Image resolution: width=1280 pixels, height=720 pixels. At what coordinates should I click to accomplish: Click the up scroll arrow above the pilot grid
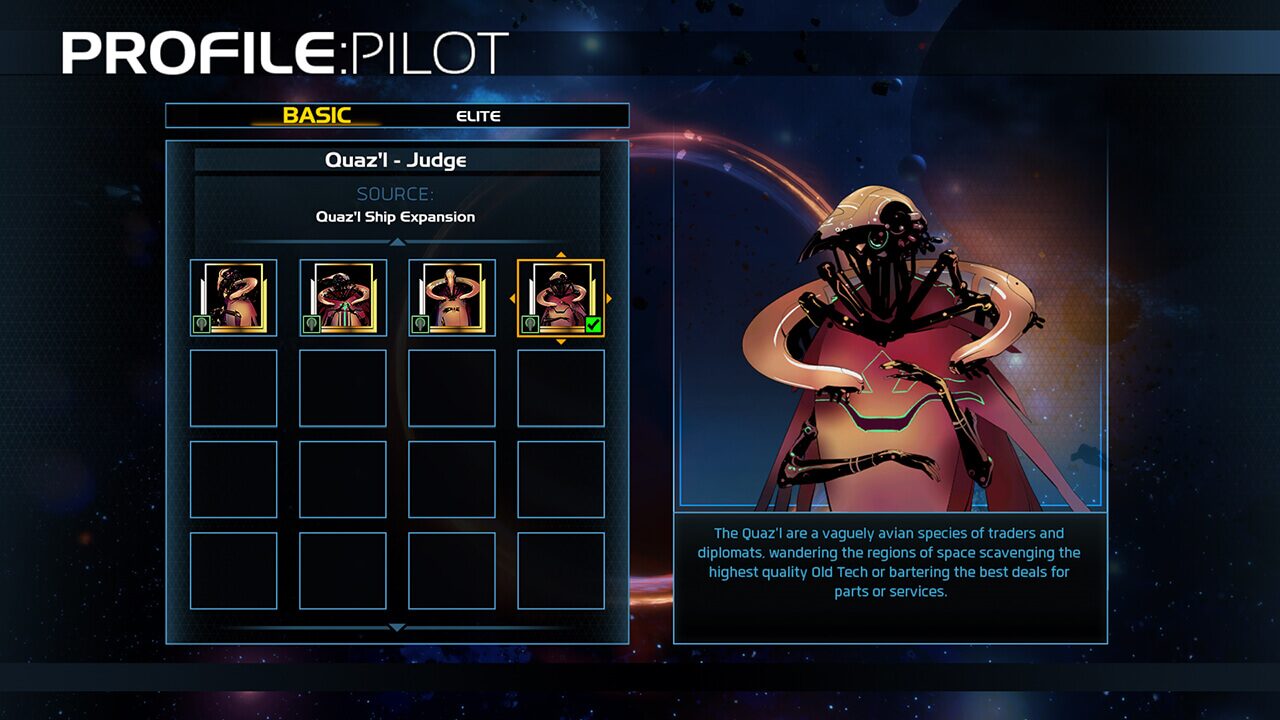[398, 241]
